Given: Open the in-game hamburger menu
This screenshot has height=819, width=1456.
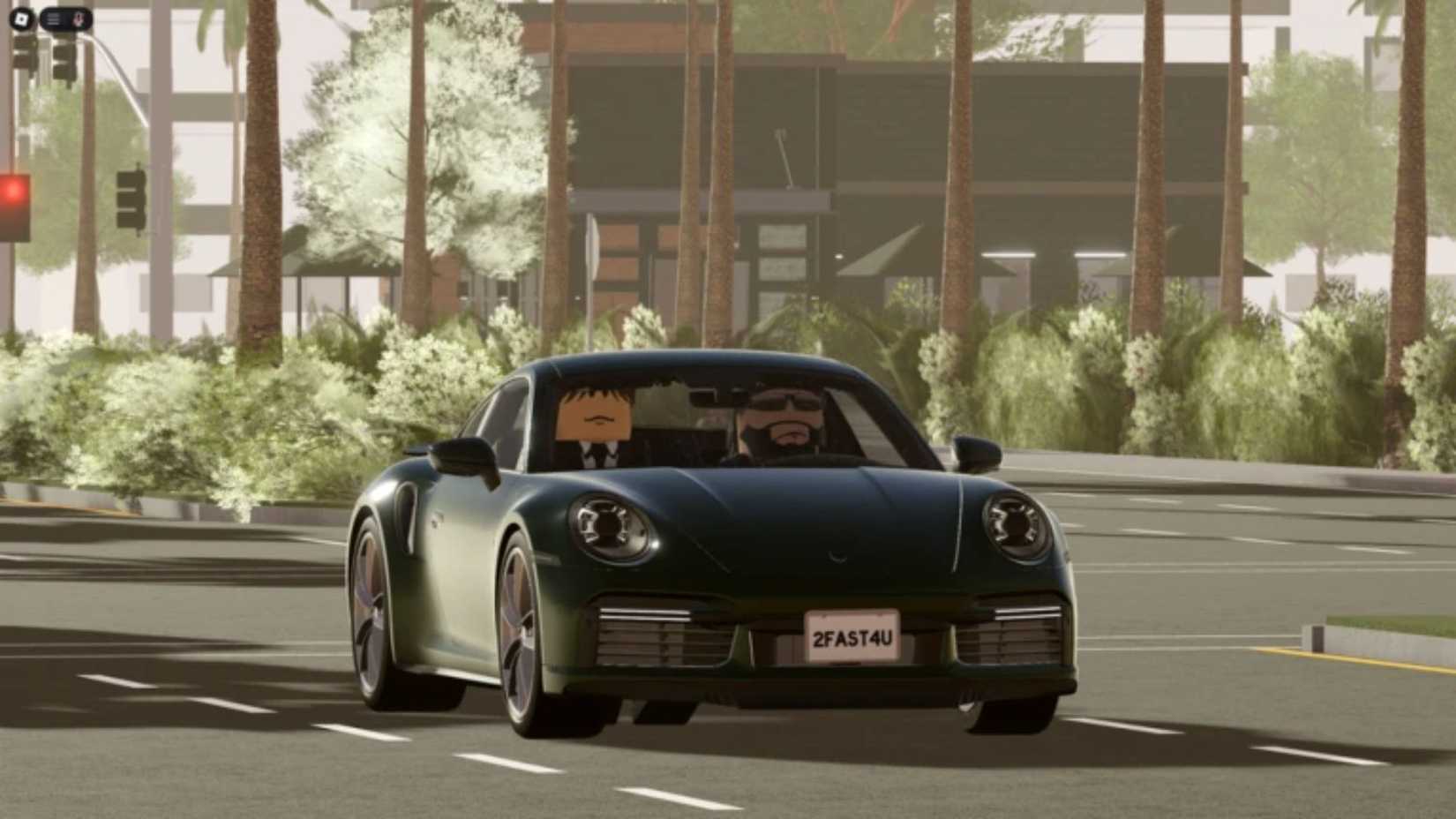Looking at the screenshot, I should click(53, 18).
